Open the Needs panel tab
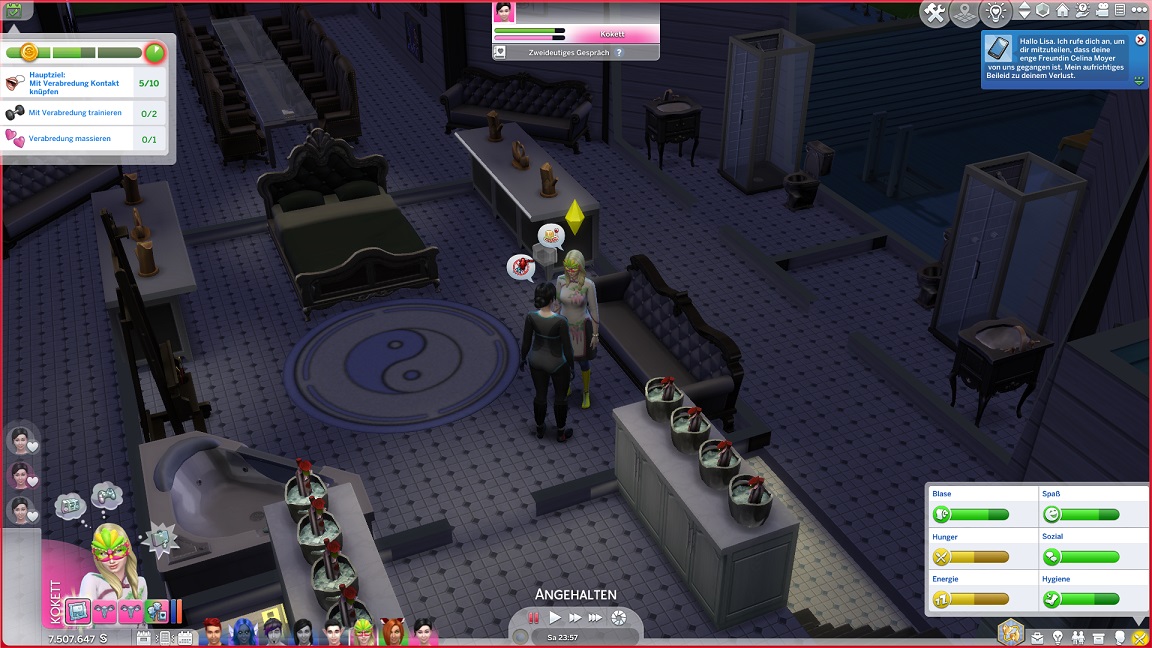Viewport: 1152px width, 648px height. 1138,637
